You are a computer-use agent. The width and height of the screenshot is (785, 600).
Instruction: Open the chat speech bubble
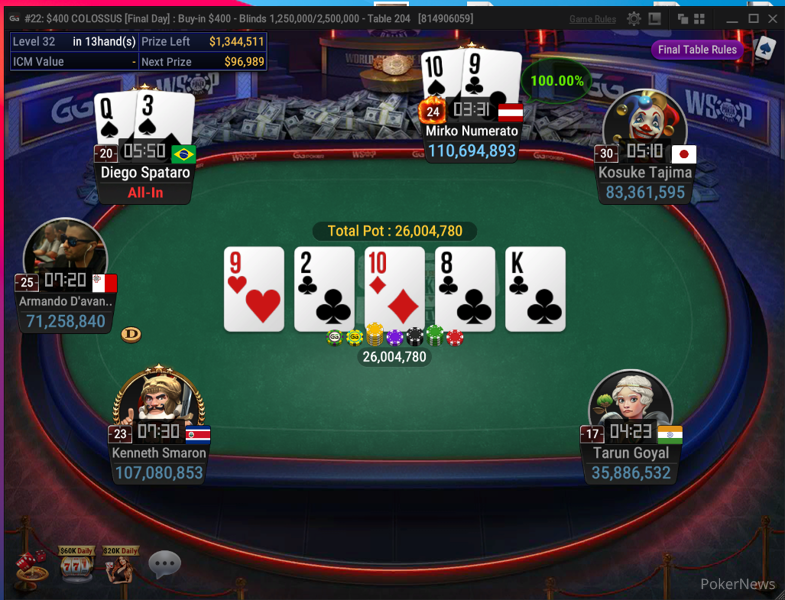164,564
